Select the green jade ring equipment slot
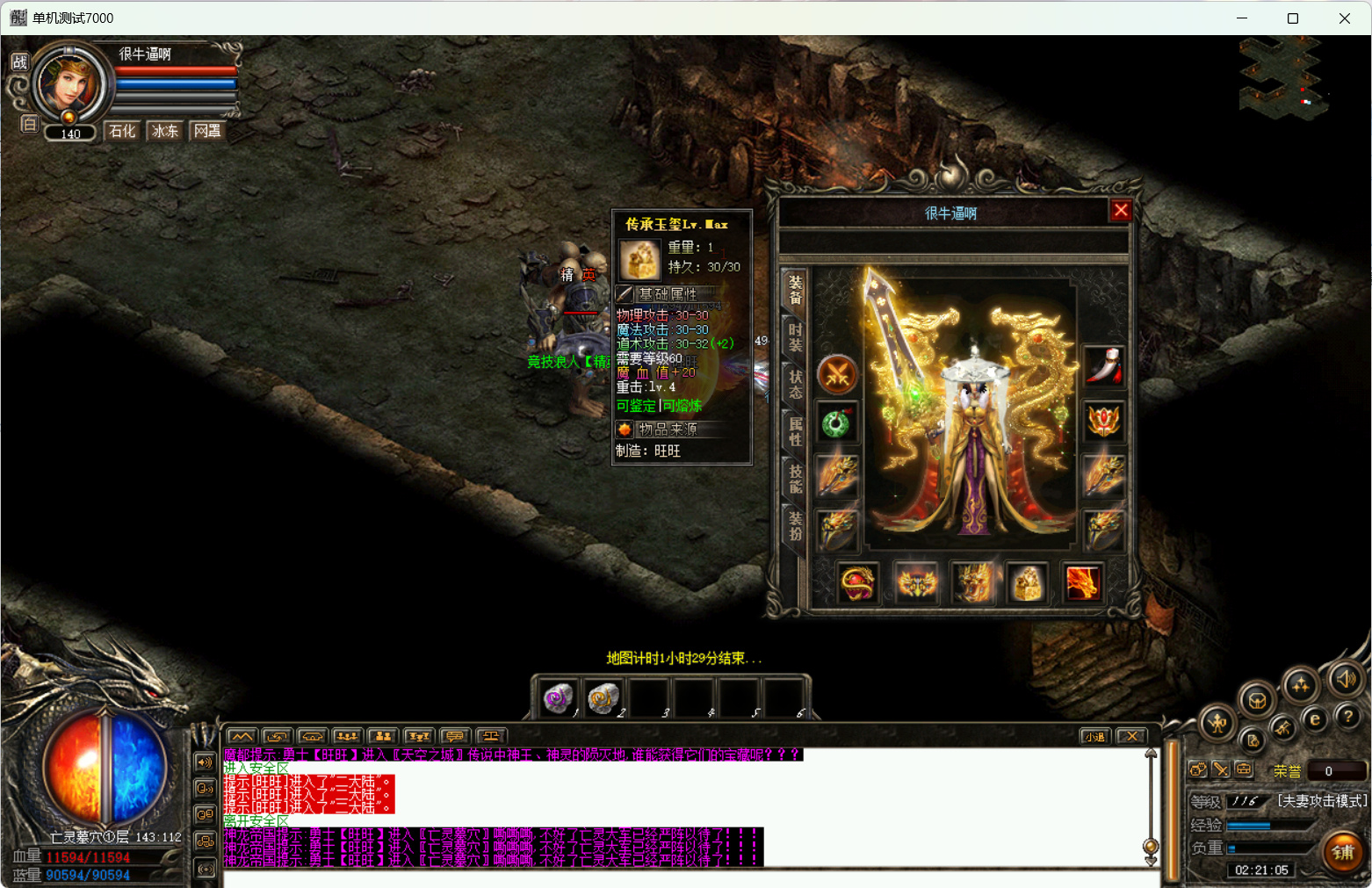 (x=837, y=424)
